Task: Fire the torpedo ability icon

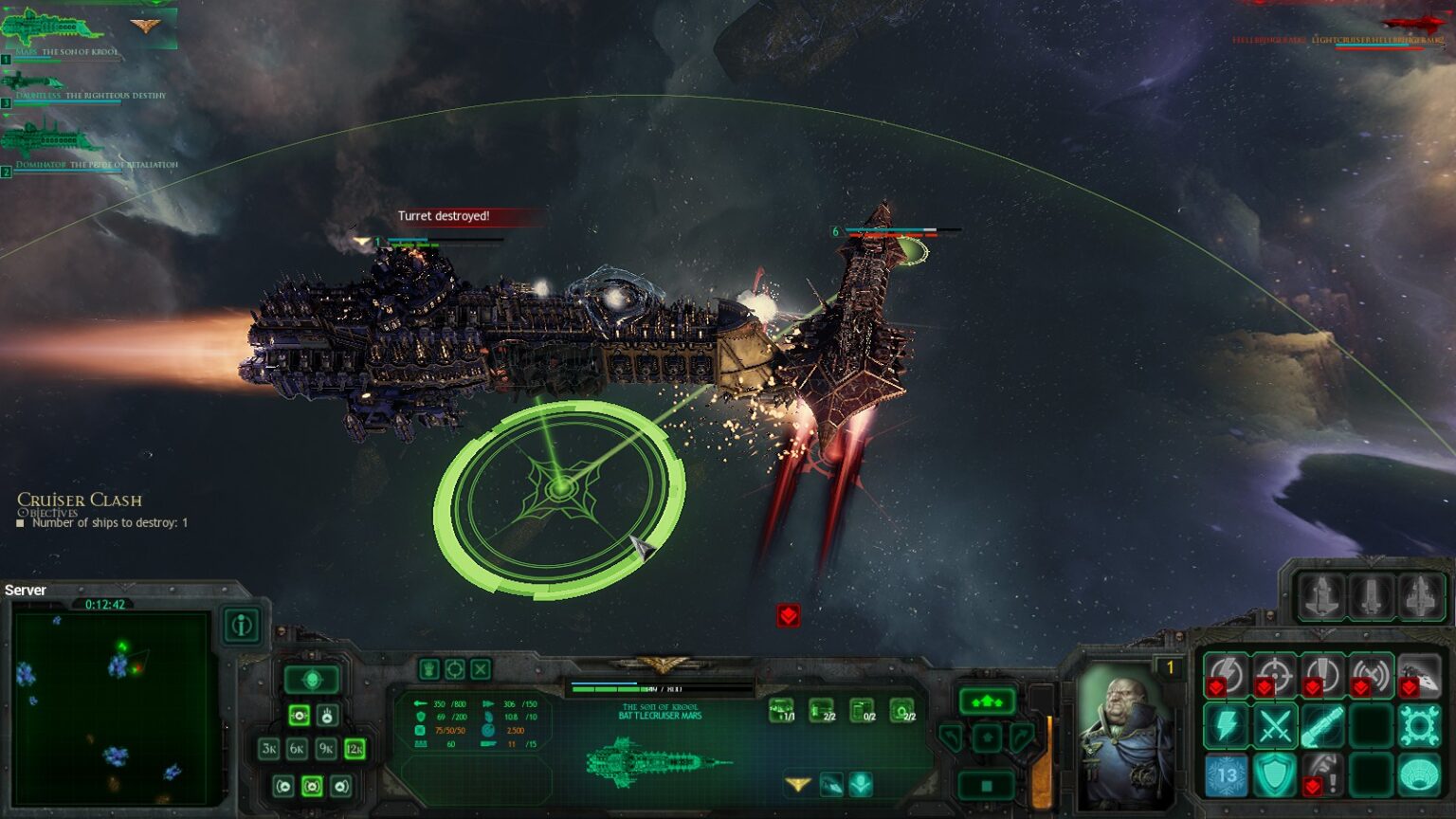Action: (x=1323, y=727)
